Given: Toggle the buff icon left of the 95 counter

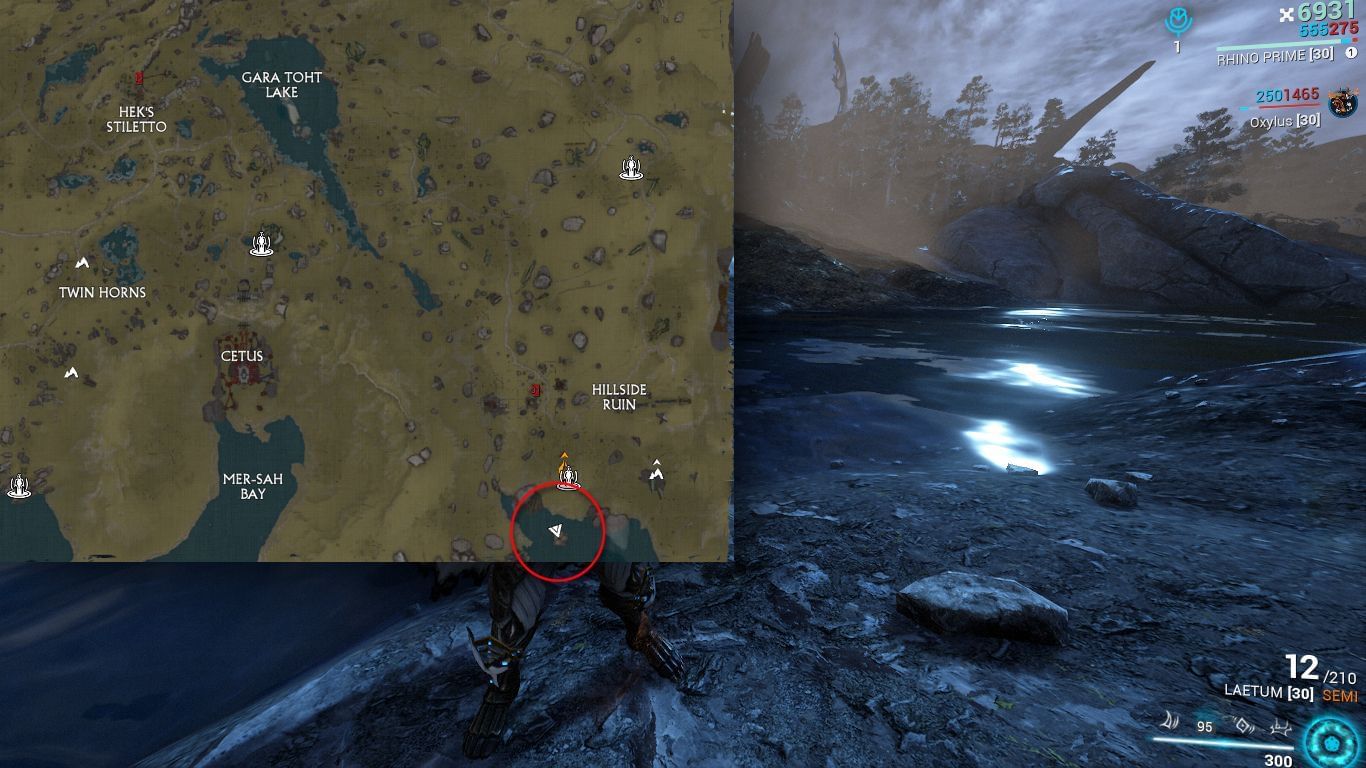Looking at the screenshot, I should [x=1171, y=723].
